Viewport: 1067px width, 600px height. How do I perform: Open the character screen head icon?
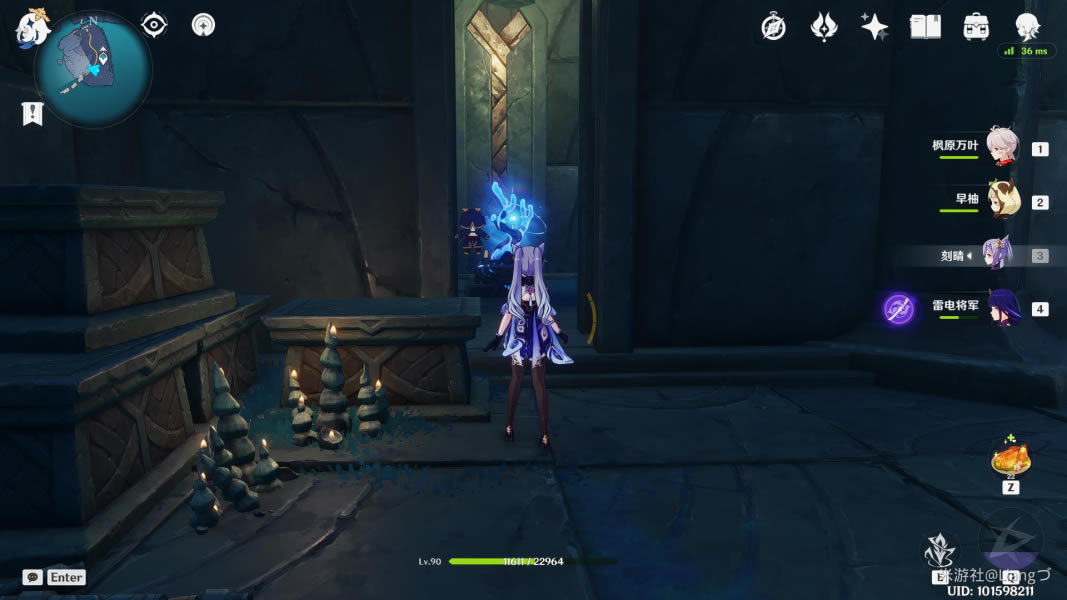(1027, 27)
